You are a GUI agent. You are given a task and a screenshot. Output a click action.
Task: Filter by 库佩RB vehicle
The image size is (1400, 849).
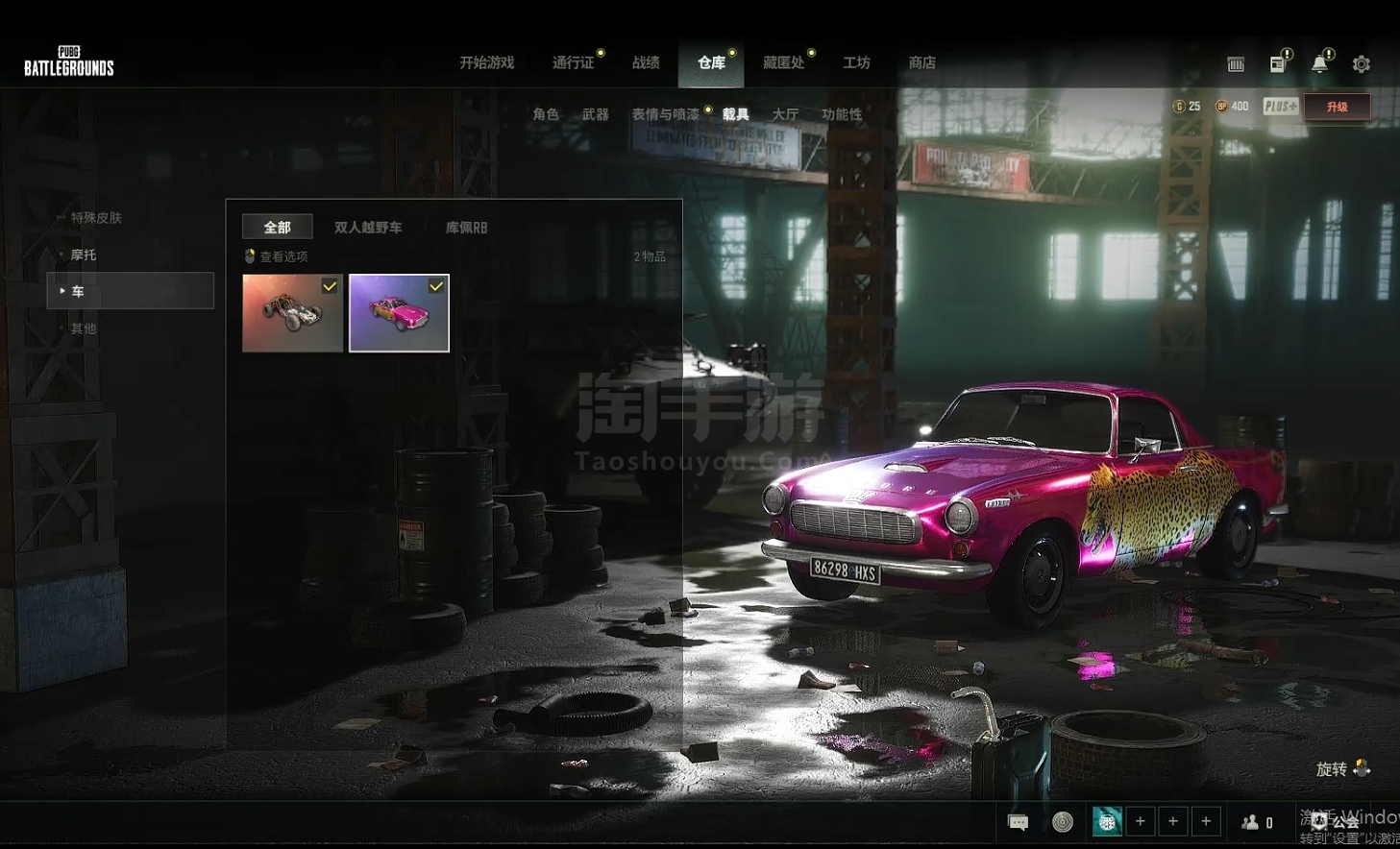tap(466, 228)
